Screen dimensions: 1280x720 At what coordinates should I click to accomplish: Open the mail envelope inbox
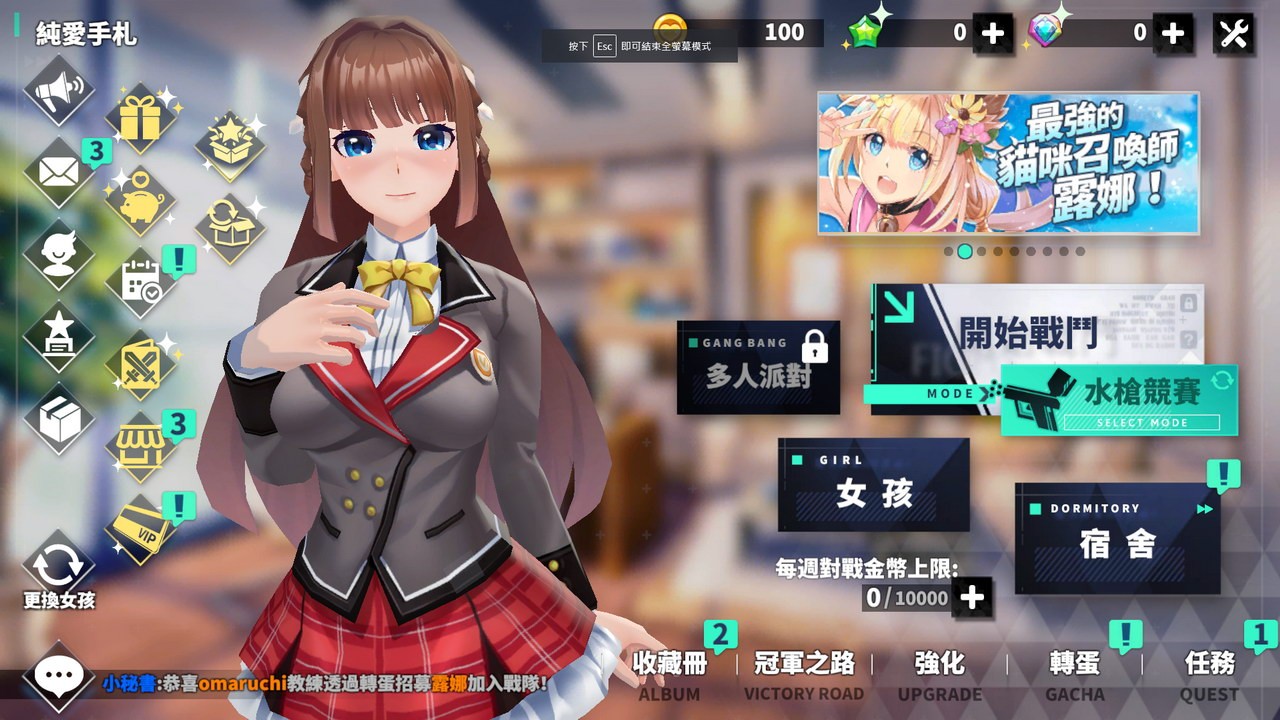pos(58,172)
